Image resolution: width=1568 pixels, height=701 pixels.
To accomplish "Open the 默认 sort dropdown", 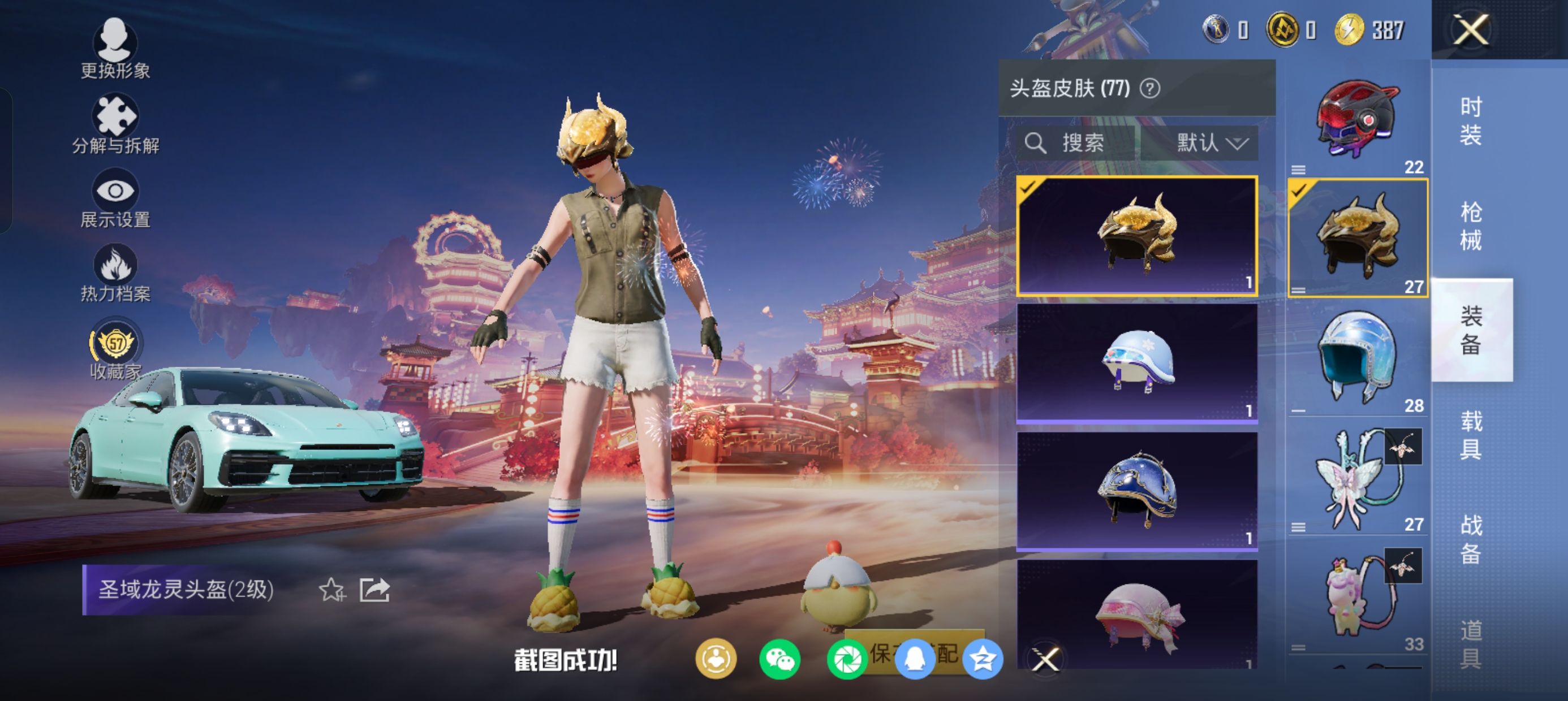I will tap(1211, 144).
